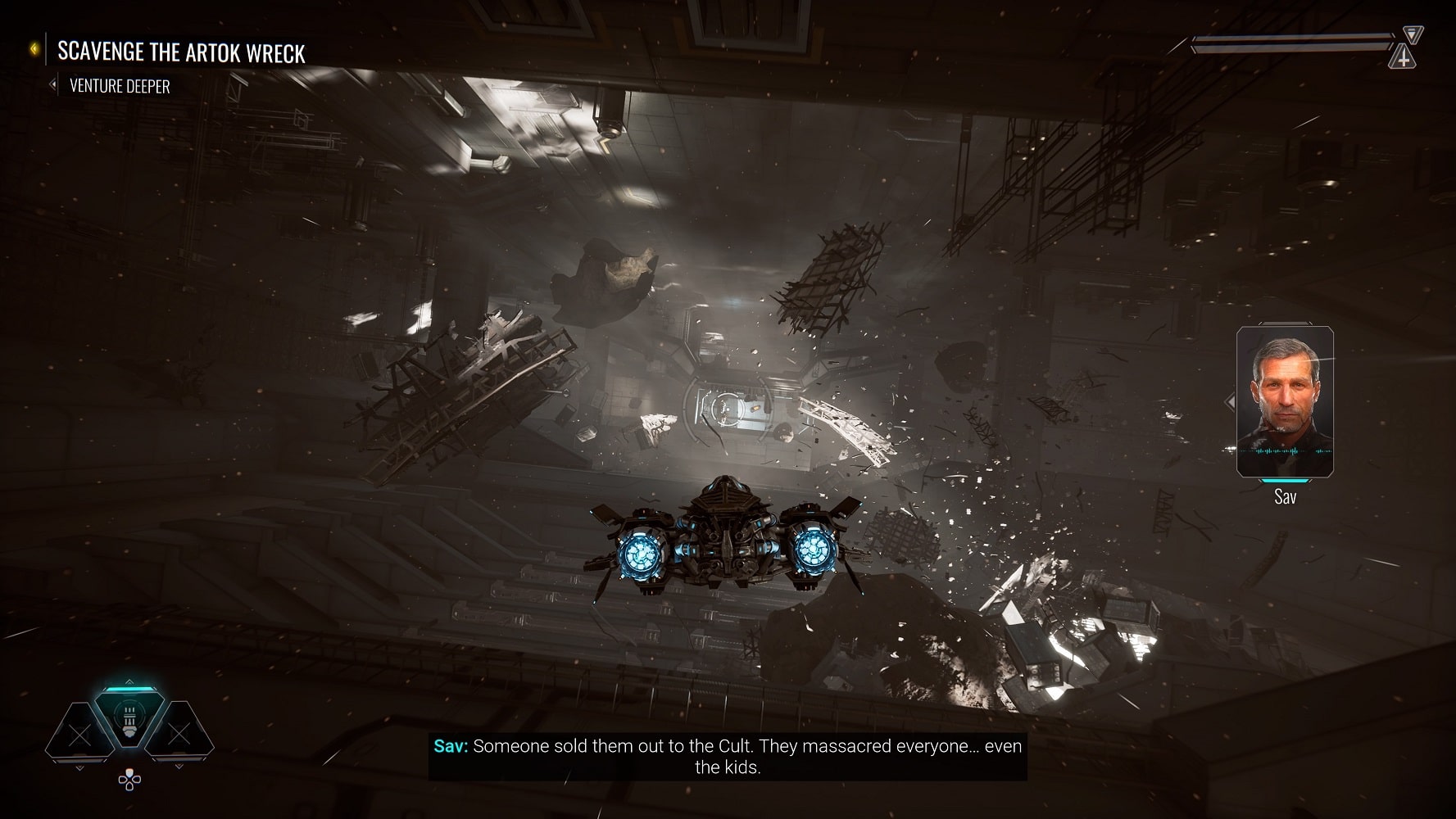This screenshot has width=1456, height=819.
Task: Select the Scavenge the Artok Wreck mission tracker
Action: coord(181,52)
